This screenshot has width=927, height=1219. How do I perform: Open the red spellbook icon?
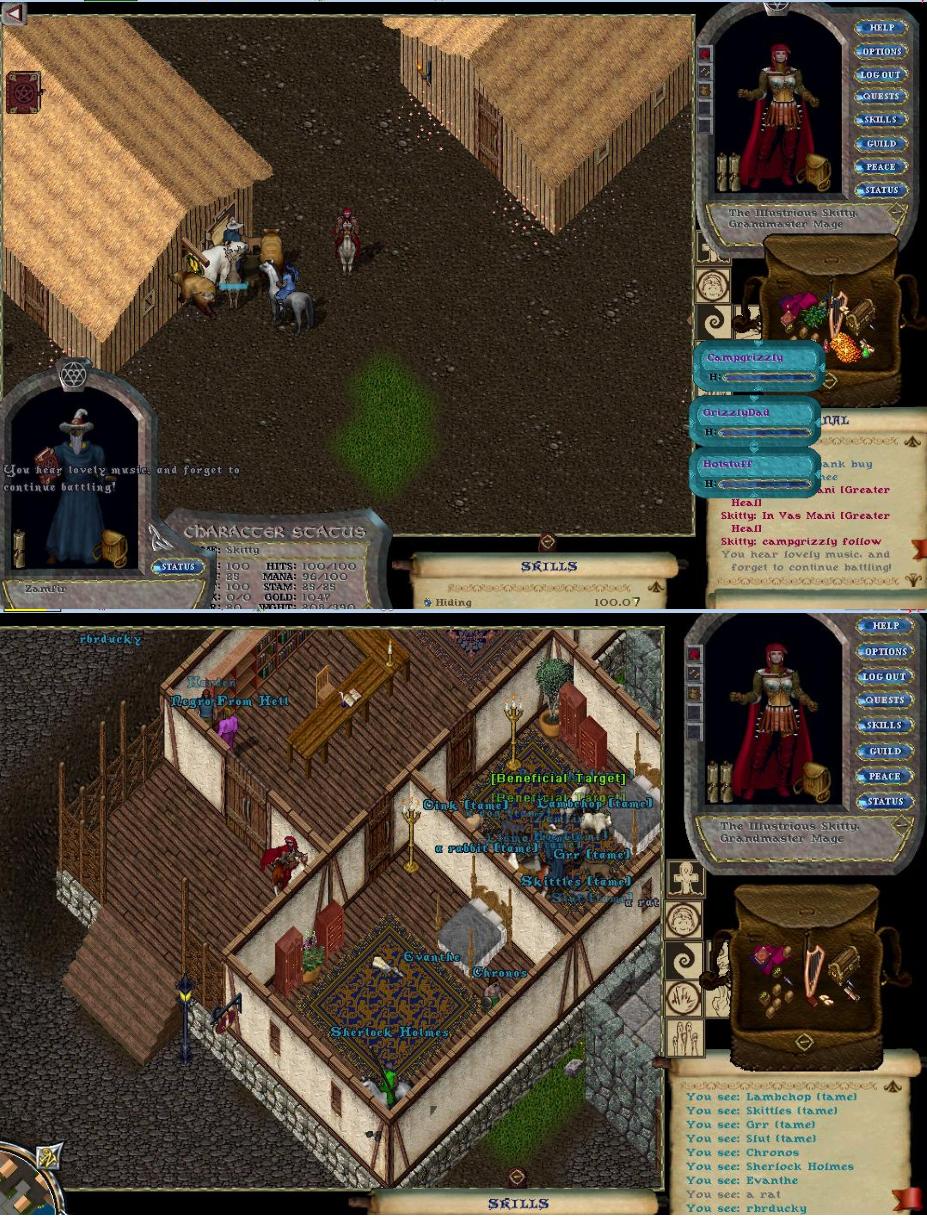pyautogui.click(x=22, y=92)
